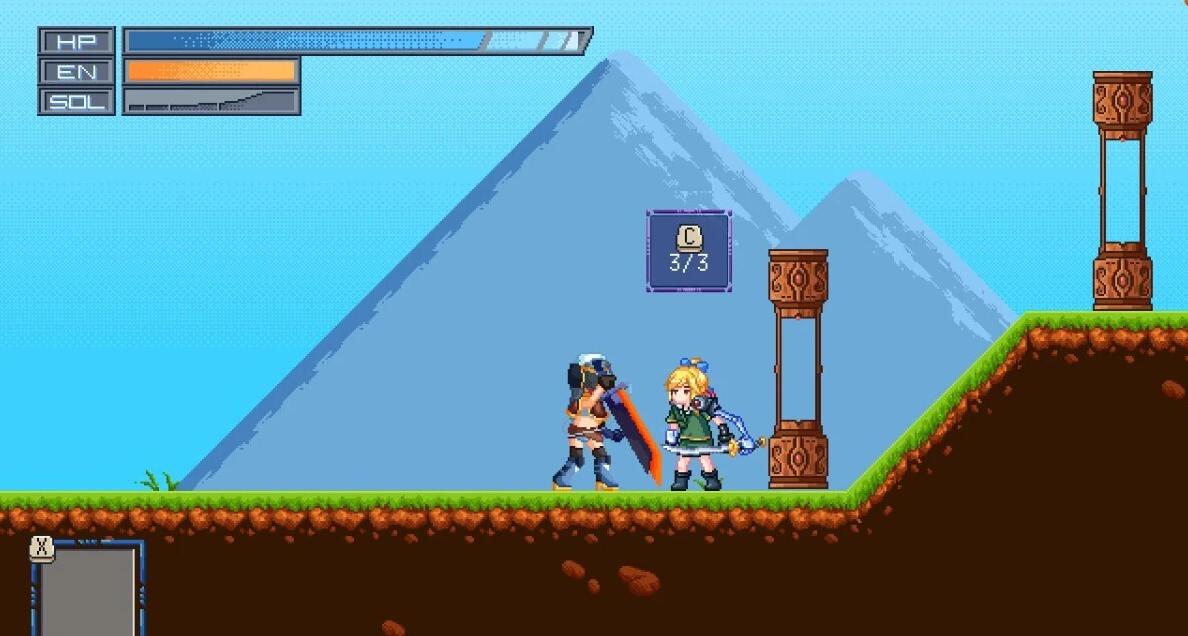The image size is (1188, 636).
Task: Select the grey item slot marked X
Action: coord(88,591)
